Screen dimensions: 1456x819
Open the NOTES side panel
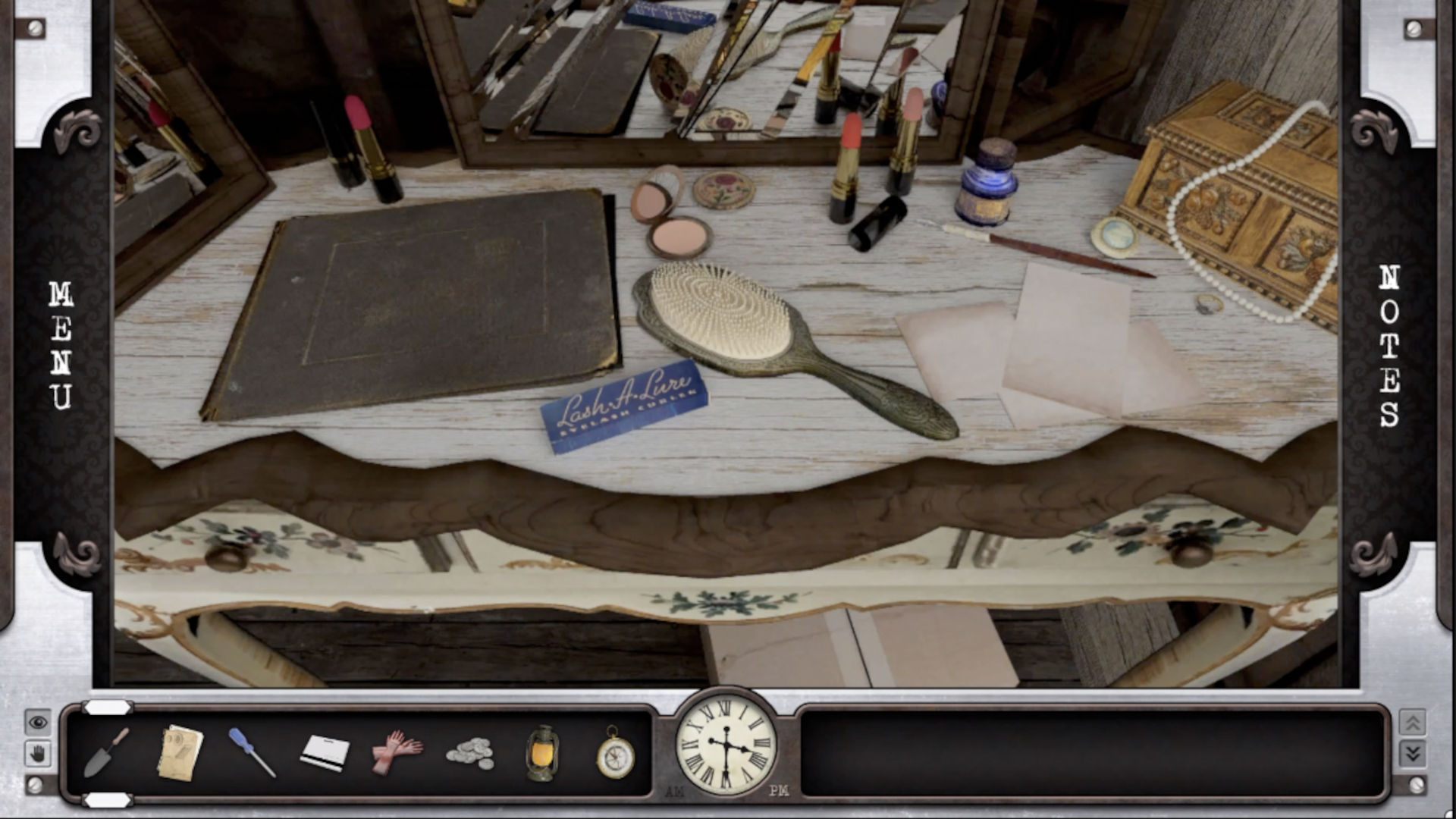pyautogui.click(x=1389, y=345)
